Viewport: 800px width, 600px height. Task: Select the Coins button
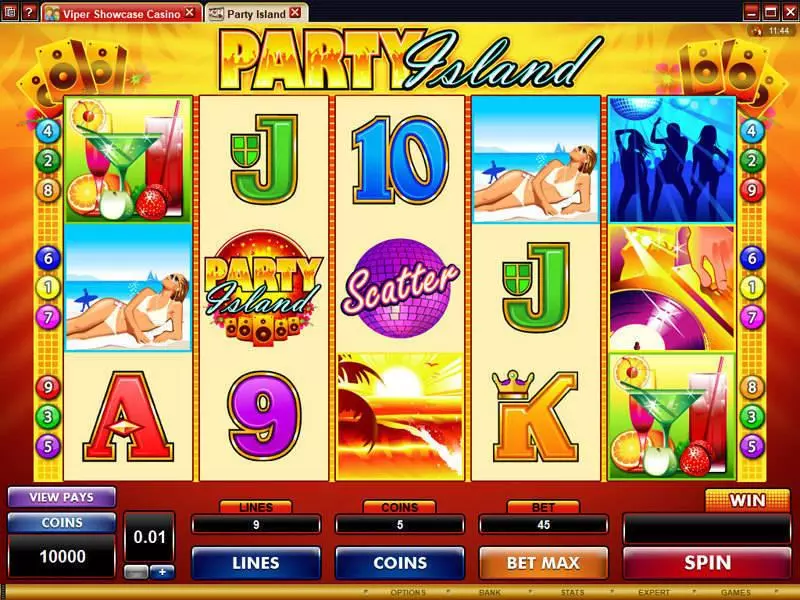coord(400,563)
